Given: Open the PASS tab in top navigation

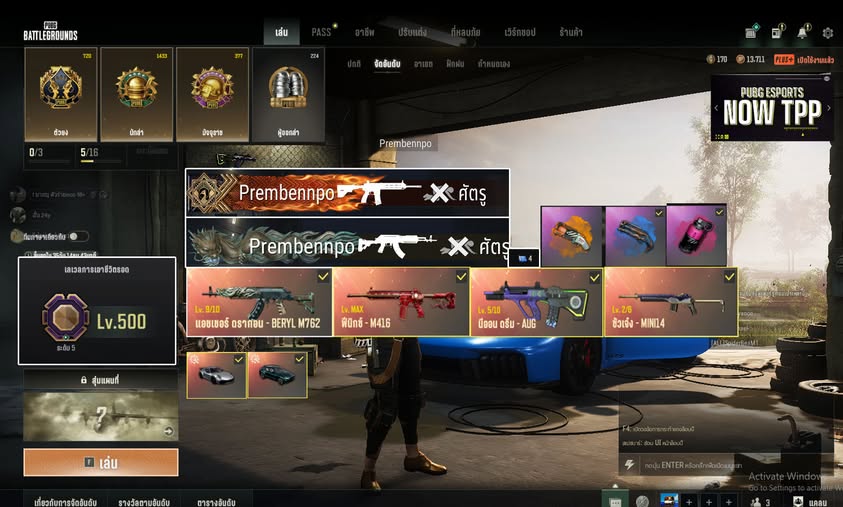Looking at the screenshot, I should (321, 32).
